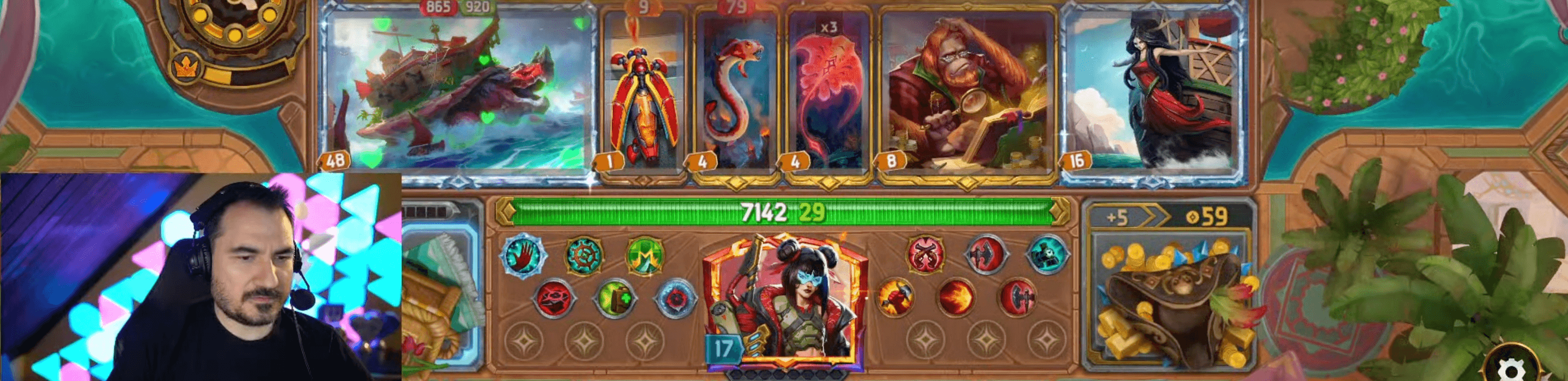Activate the red blade ability rune
The image size is (1568, 381).
(x=554, y=299)
